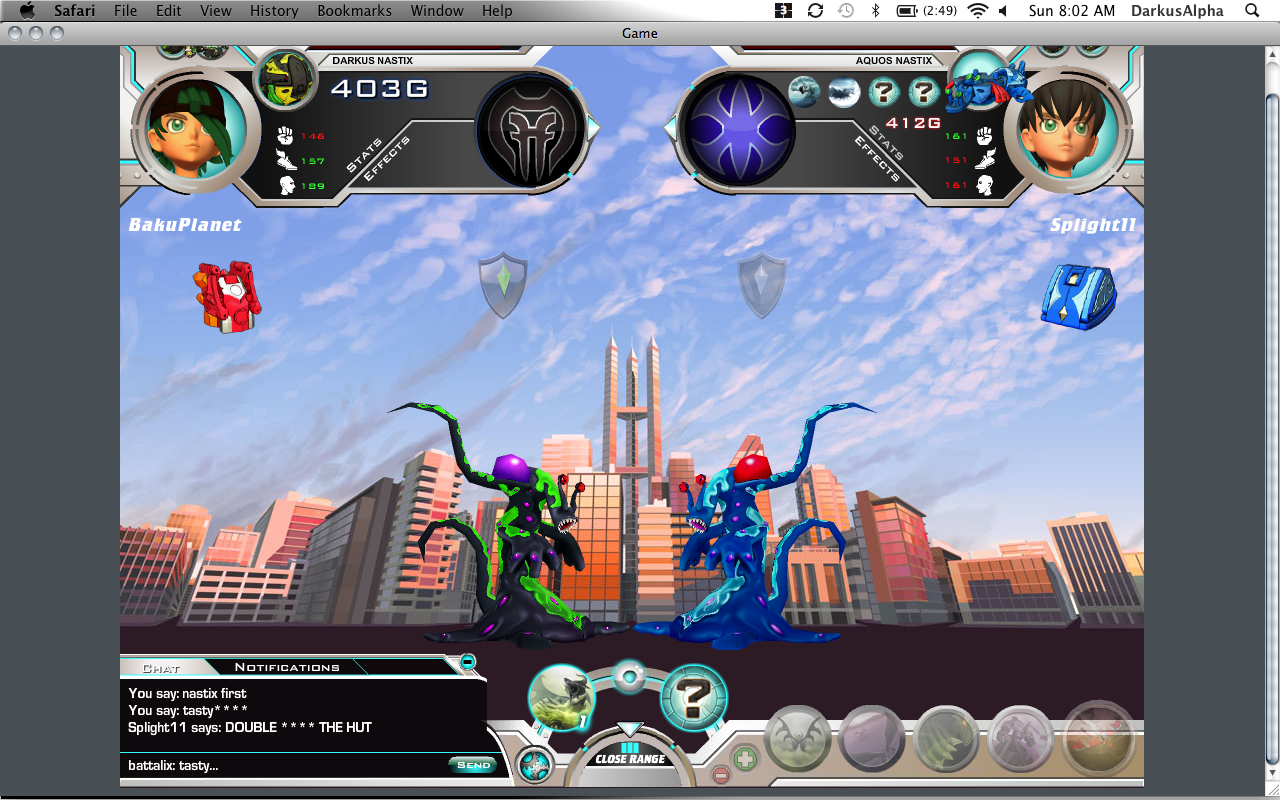Viewport: 1280px width, 800px height.
Task: Toggle the green gem shield icon
Action: pos(503,284)
